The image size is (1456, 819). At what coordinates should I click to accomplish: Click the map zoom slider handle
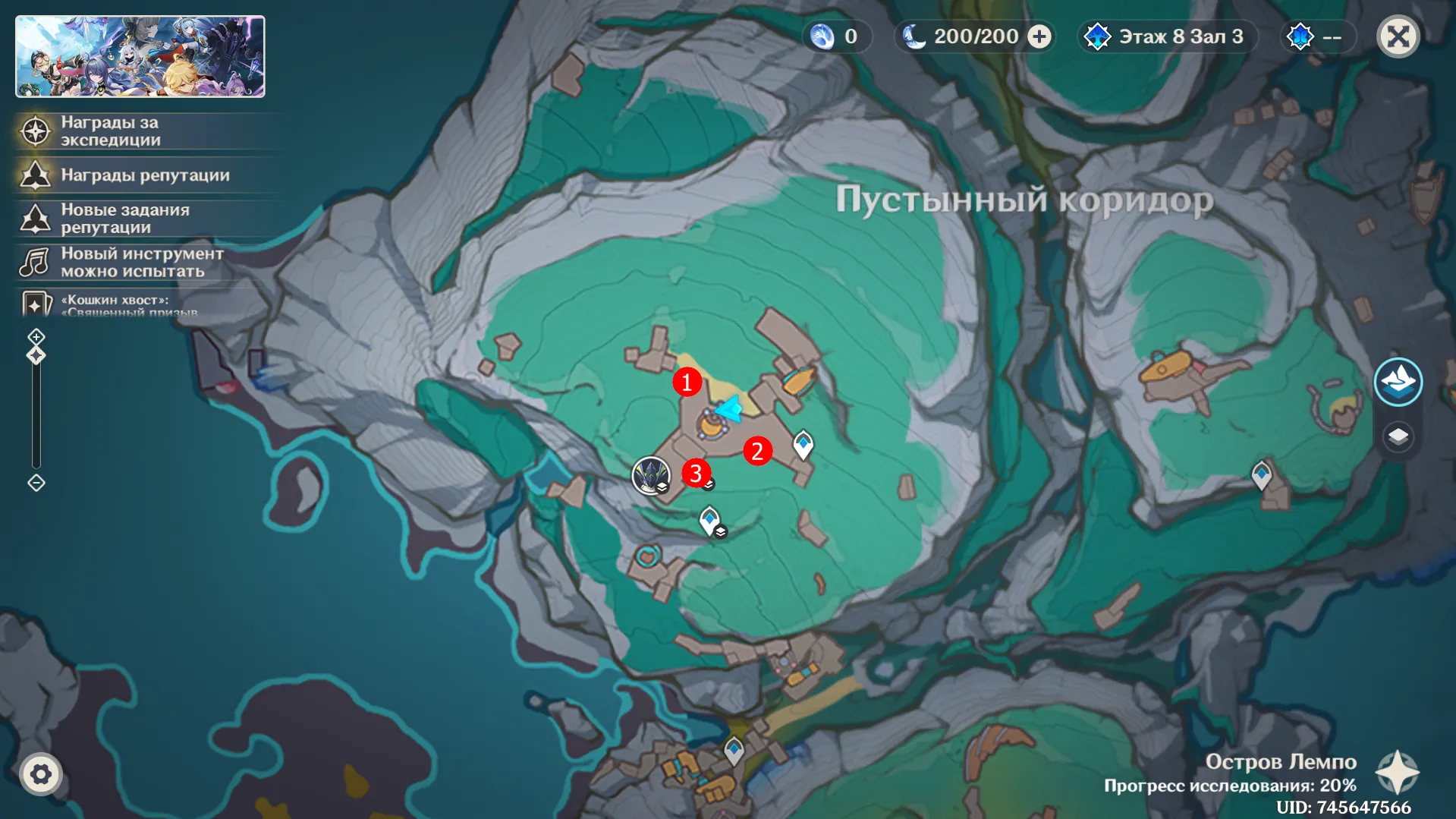(x=36, y=354)
